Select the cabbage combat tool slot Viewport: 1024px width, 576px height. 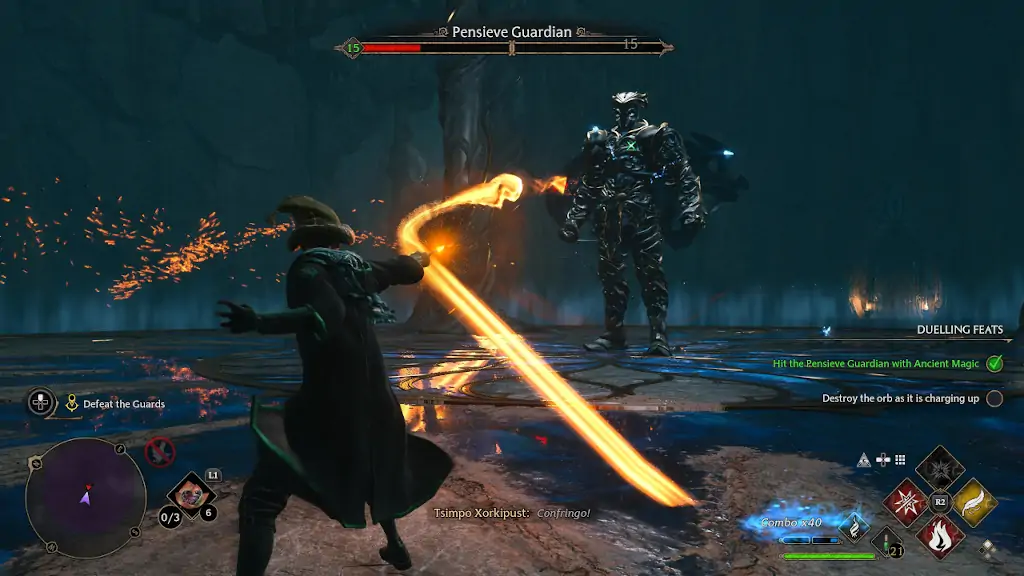coord(190,494)
